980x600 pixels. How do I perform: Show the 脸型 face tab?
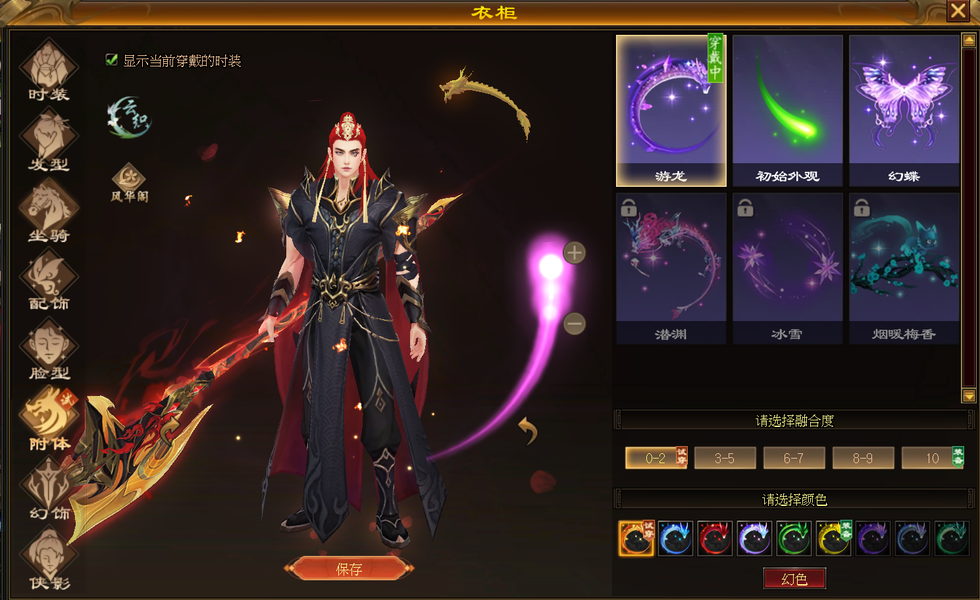[x=48, y=347]
